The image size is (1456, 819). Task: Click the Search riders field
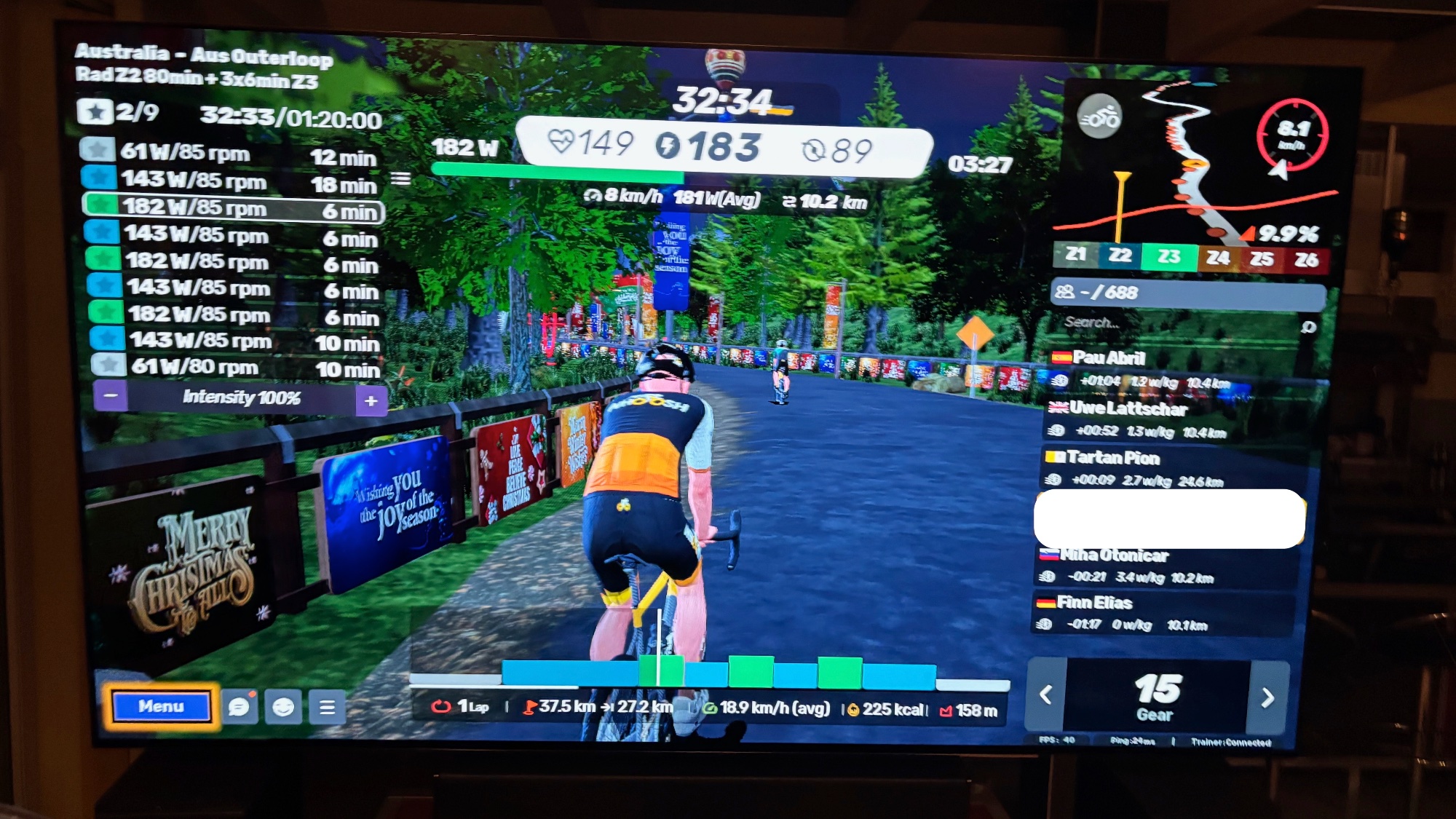click(x=1179, y=323)
